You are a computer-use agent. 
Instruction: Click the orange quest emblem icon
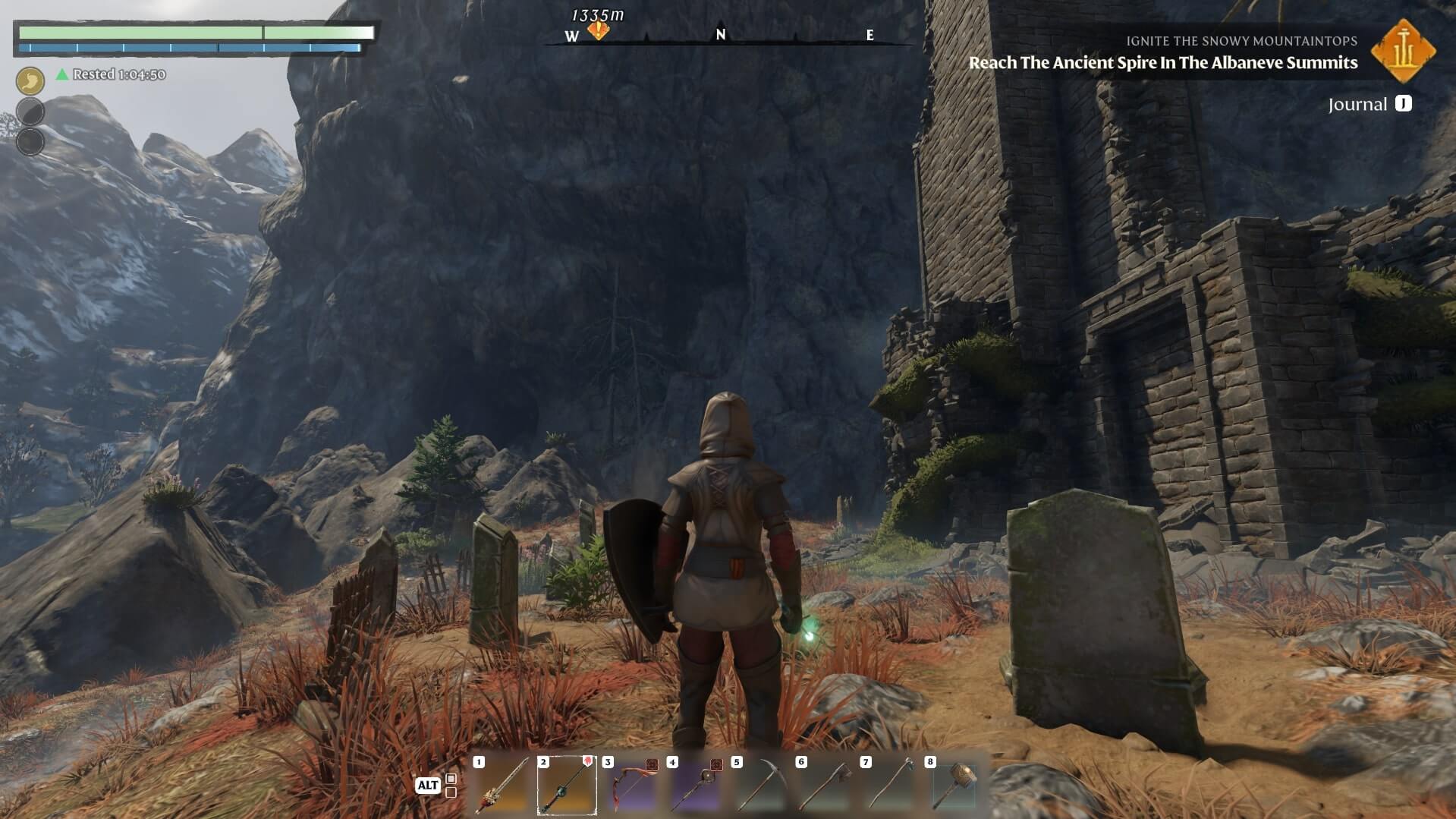[x=1403, y=51]
